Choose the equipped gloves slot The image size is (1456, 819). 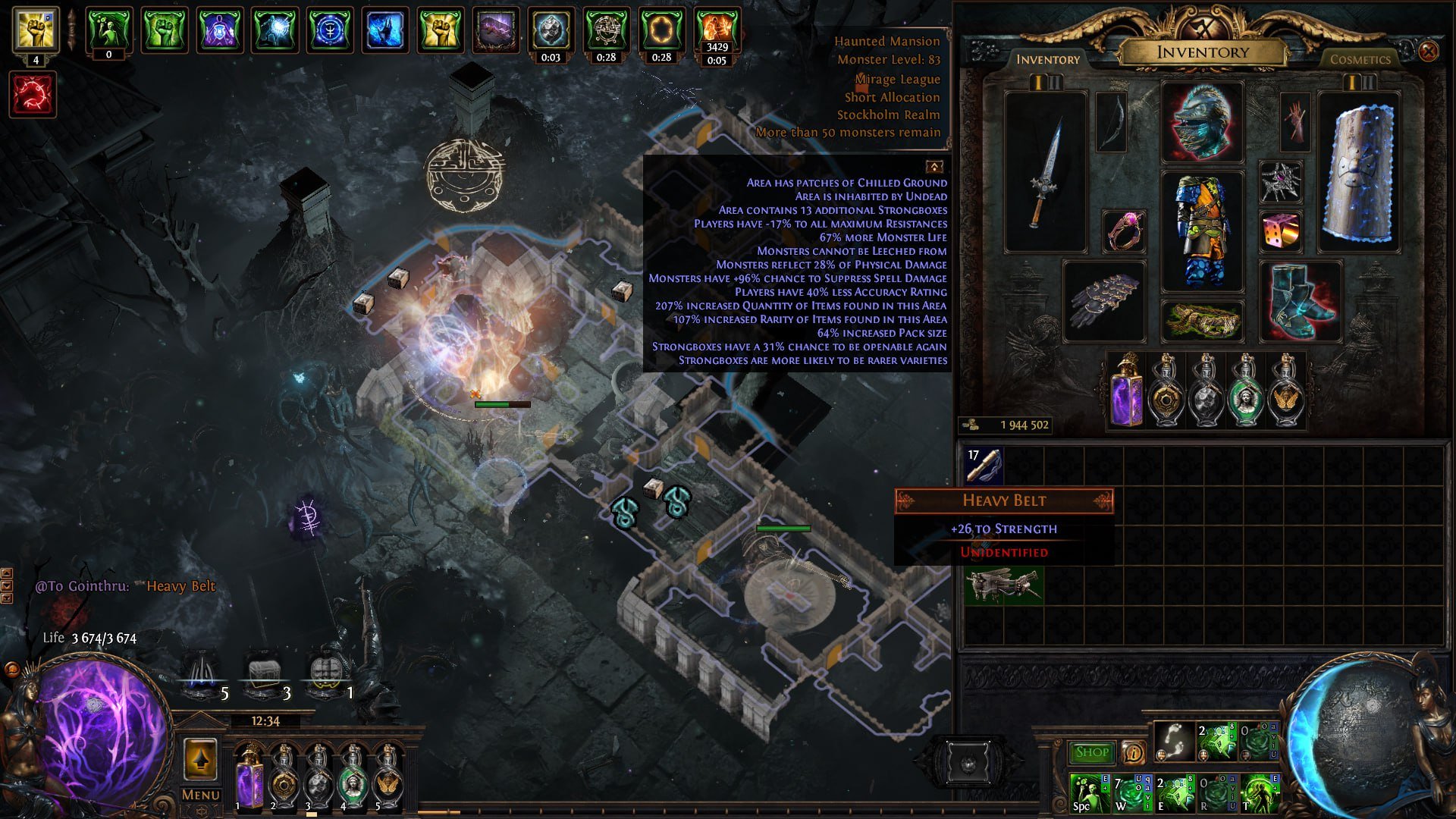(x=1104, y=301)
